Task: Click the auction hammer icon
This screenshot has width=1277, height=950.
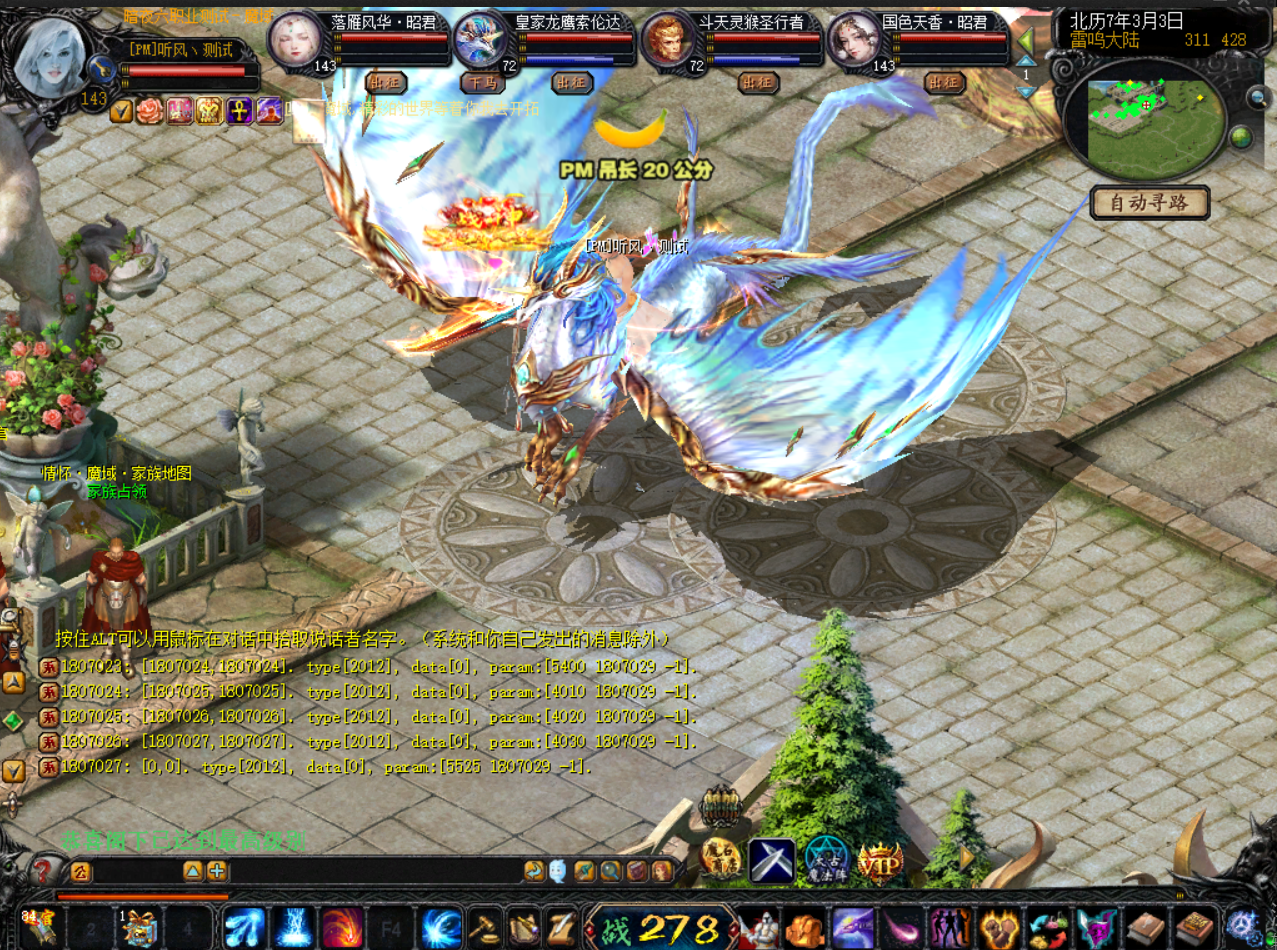Action: coord(486,927)
